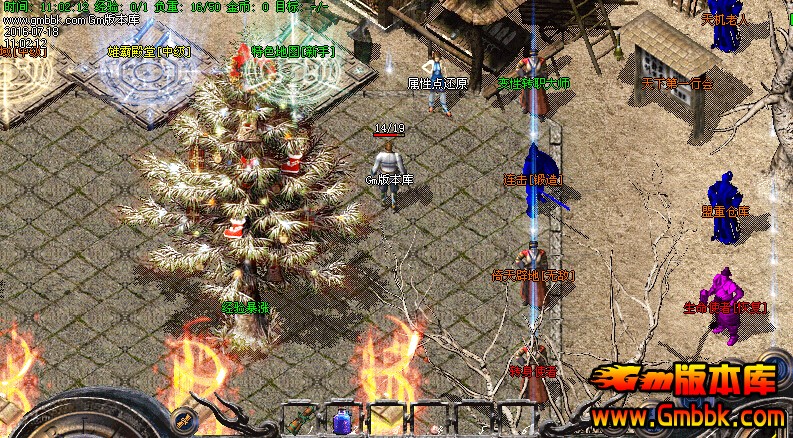Use the blue potion in the hotbar
Screen dimensions: 793x438
tap(342, 421)
